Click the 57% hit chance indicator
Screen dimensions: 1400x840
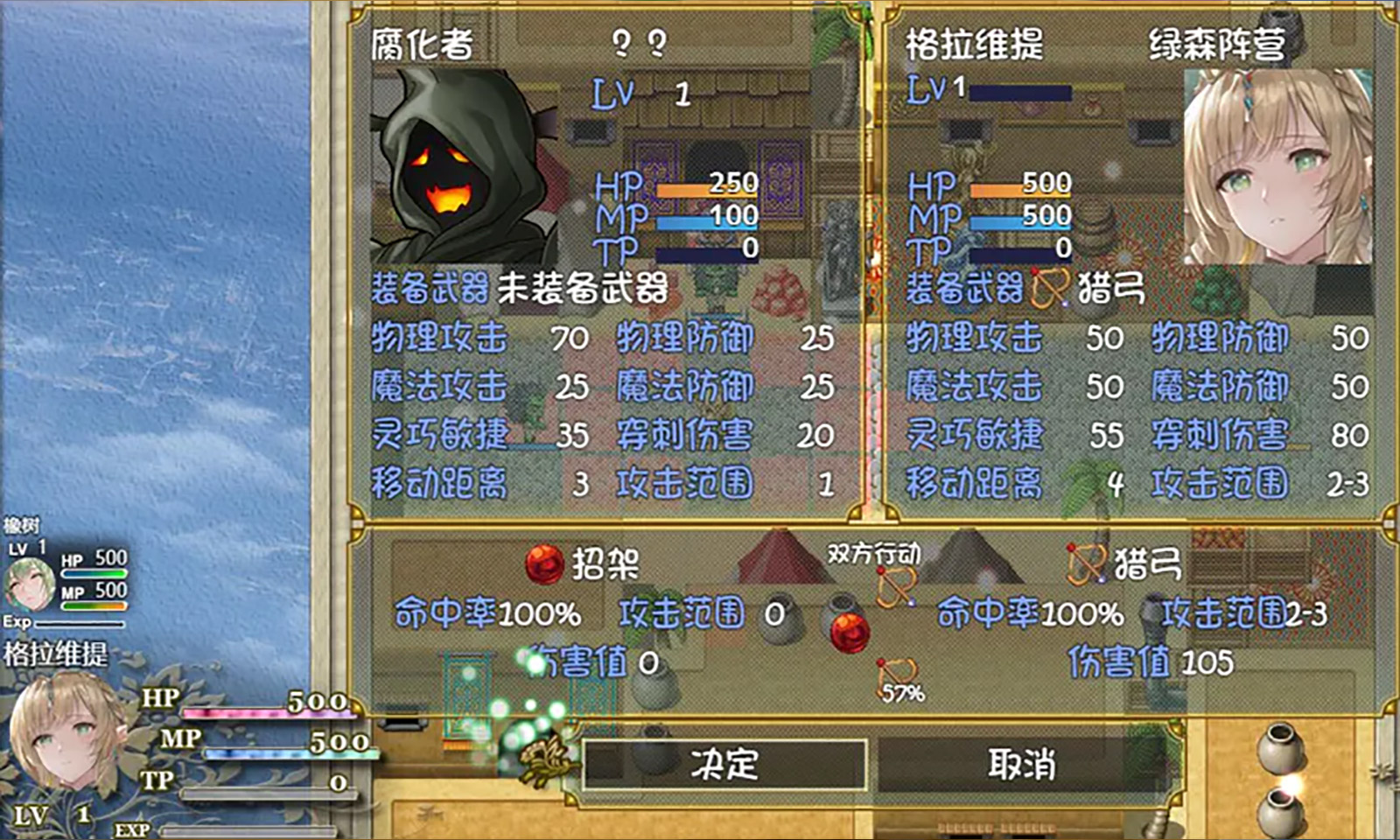click(903, 694)
